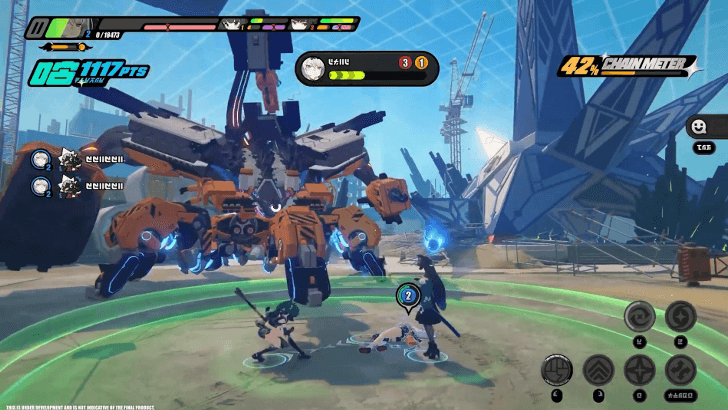
Task: Activate the double chevron dash button
Action: [598, 371]
